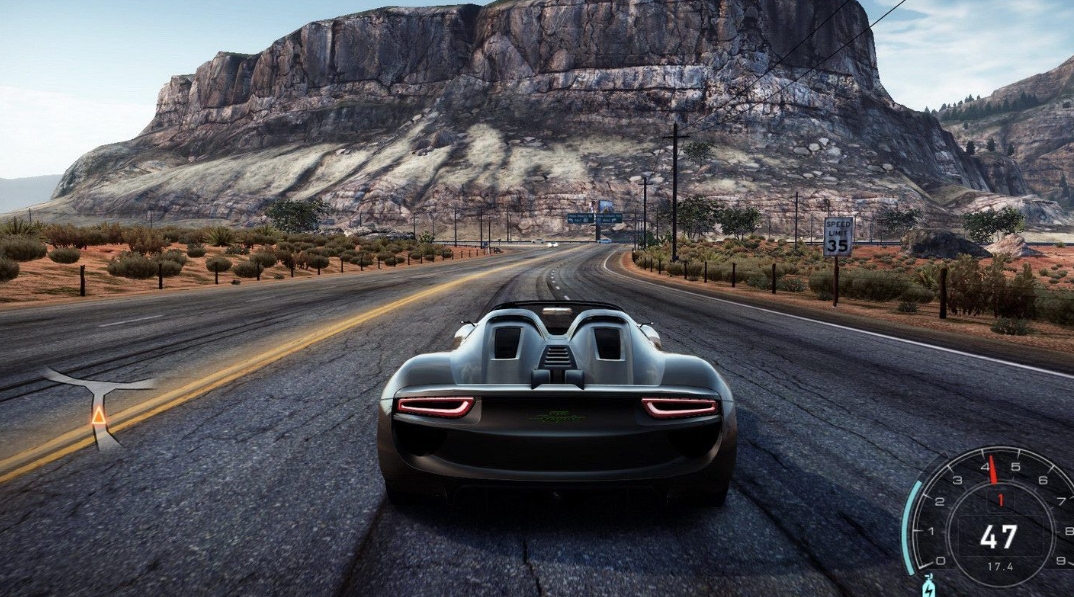Select the orange player arrow on the minimap
Viewport: 1074px width, 597px height.
click(x=99, y=415)
